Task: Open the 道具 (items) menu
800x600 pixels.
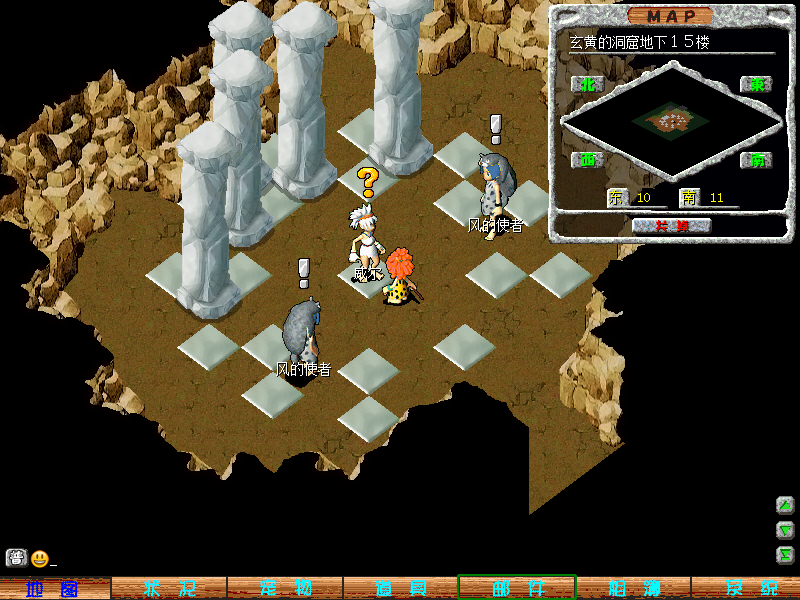Action: (401, 588)
